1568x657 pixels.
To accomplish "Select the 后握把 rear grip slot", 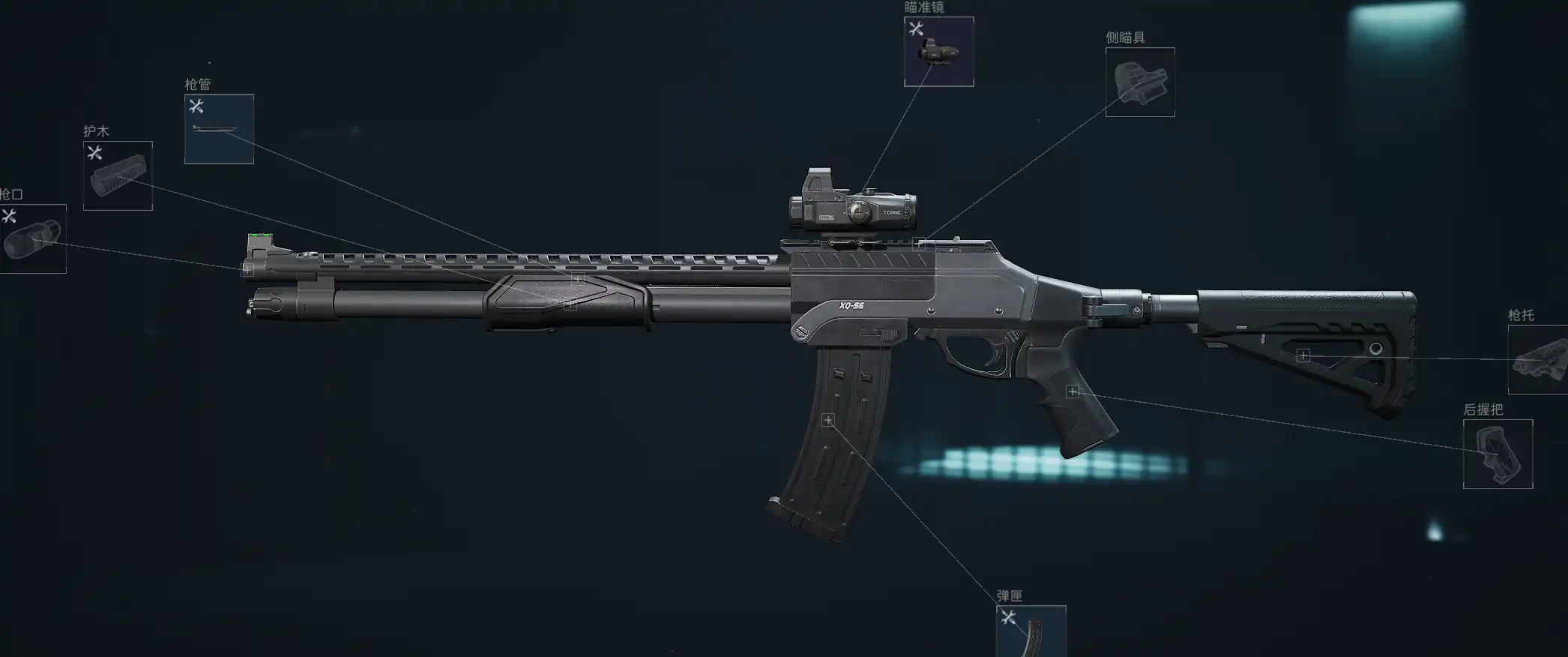I will coord(1498,454).
